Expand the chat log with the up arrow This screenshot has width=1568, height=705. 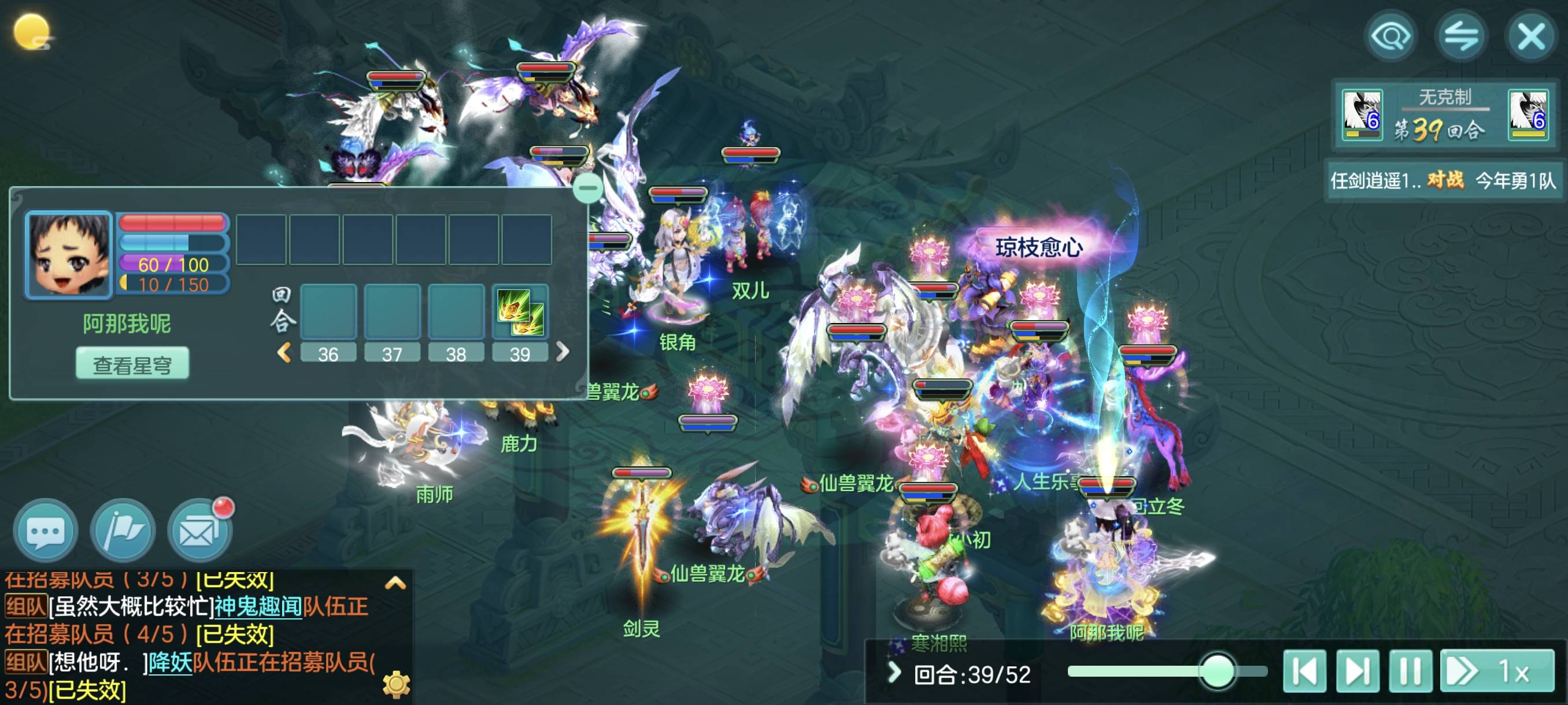pyautogui.click(x=395, y=583)
